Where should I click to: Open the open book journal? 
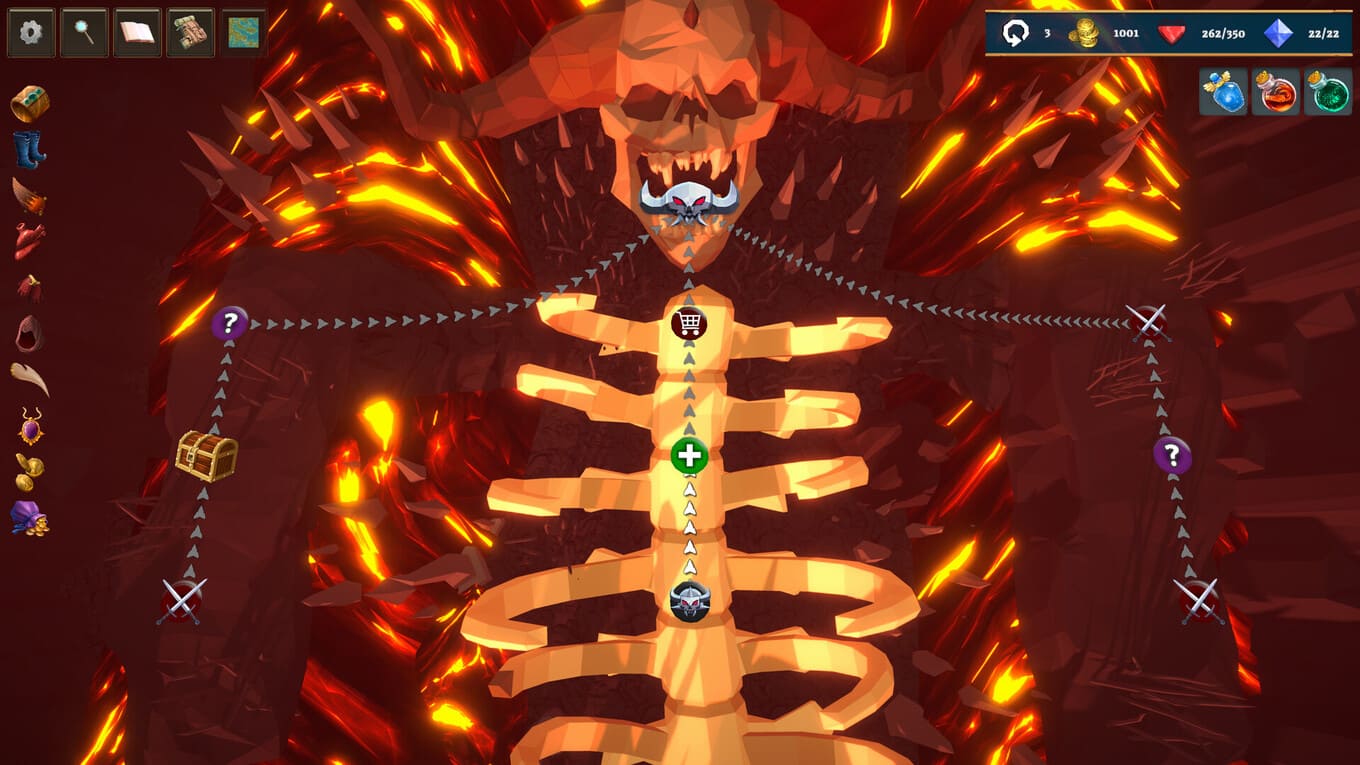pos(137,33)
